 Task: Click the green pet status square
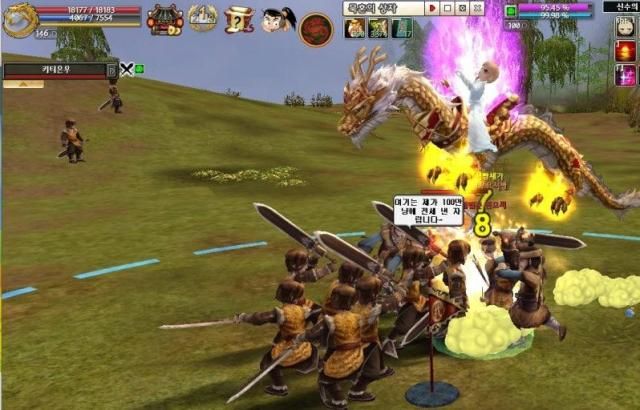[510, 11]
